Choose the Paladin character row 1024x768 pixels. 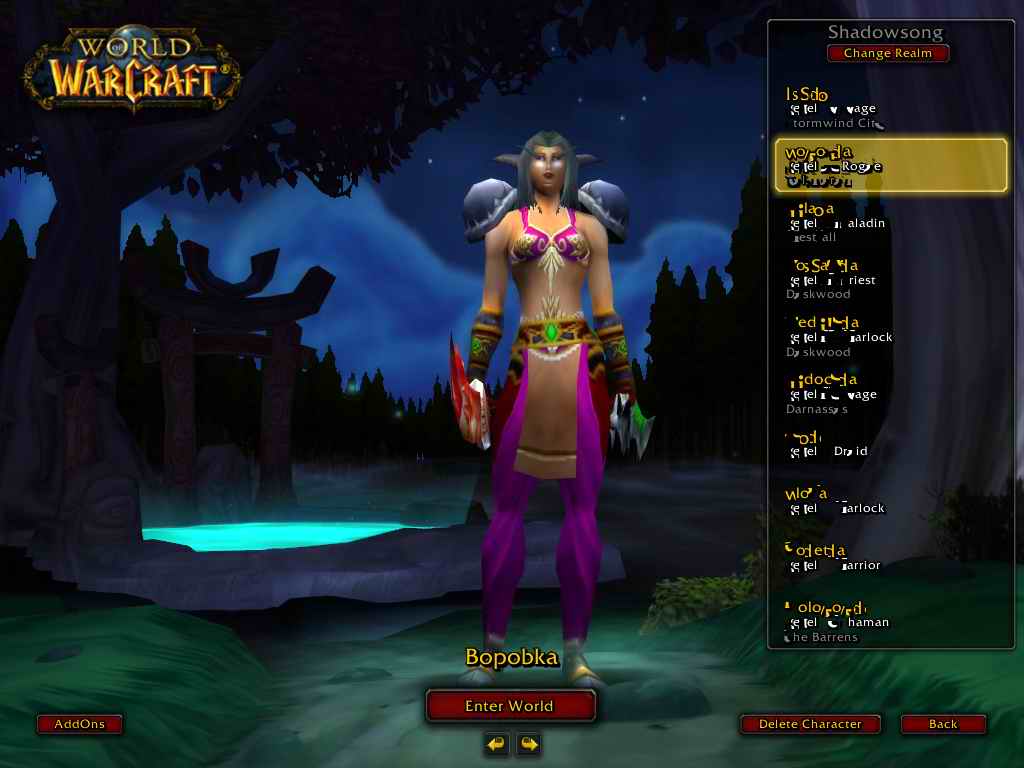[890, 223]
